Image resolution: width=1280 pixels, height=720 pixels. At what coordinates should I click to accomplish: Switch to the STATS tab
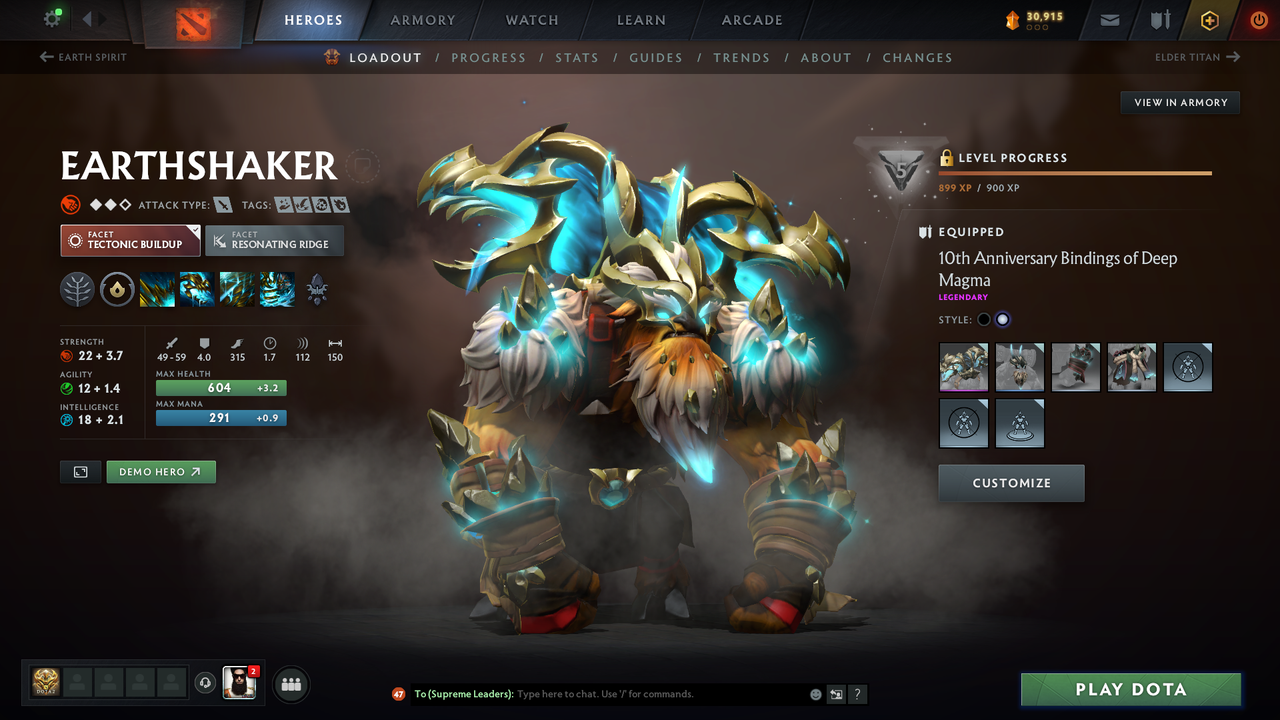click(x=577, y=57)
